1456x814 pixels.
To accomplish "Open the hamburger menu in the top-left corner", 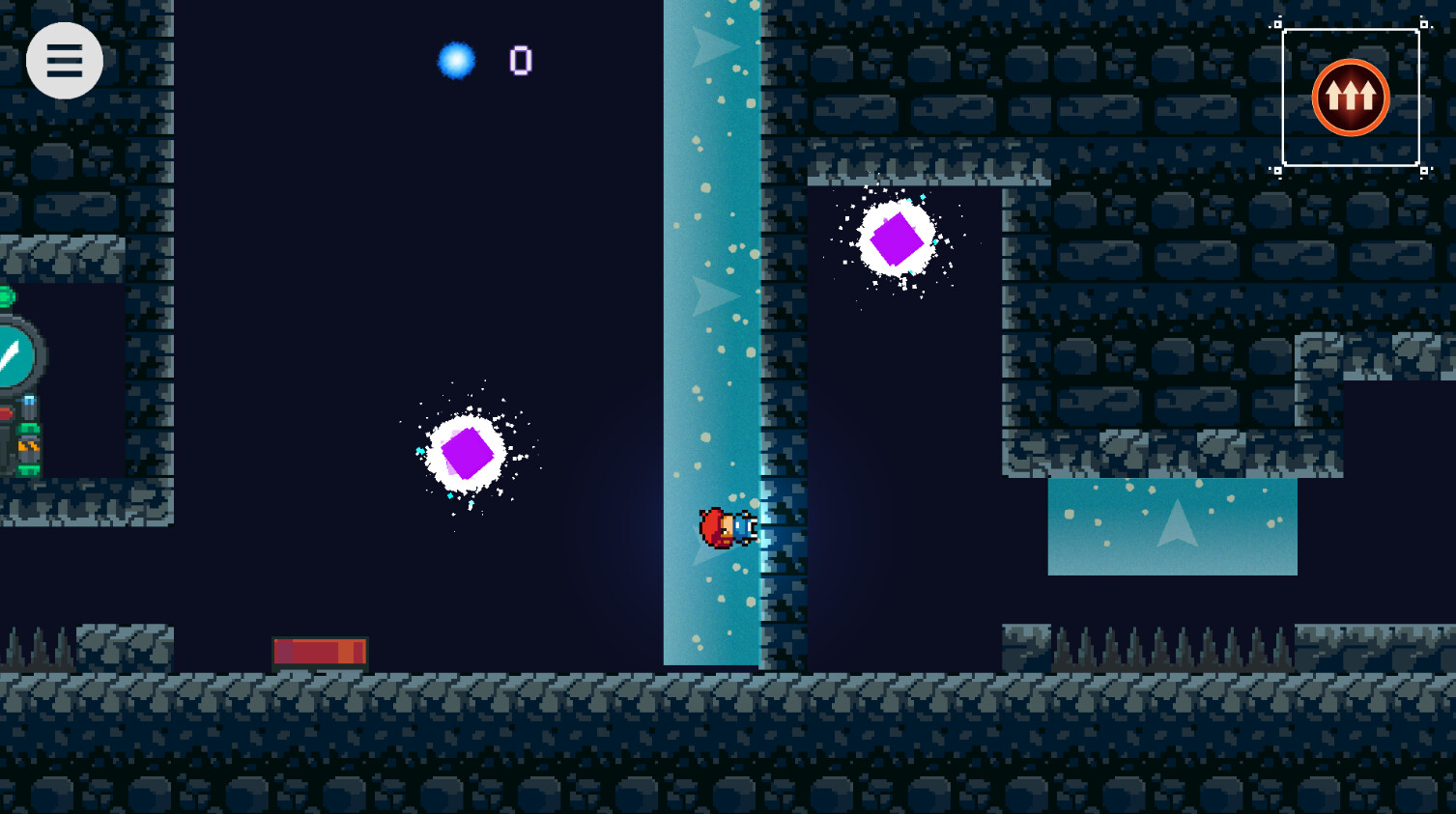I will click(x=65, y=60).
